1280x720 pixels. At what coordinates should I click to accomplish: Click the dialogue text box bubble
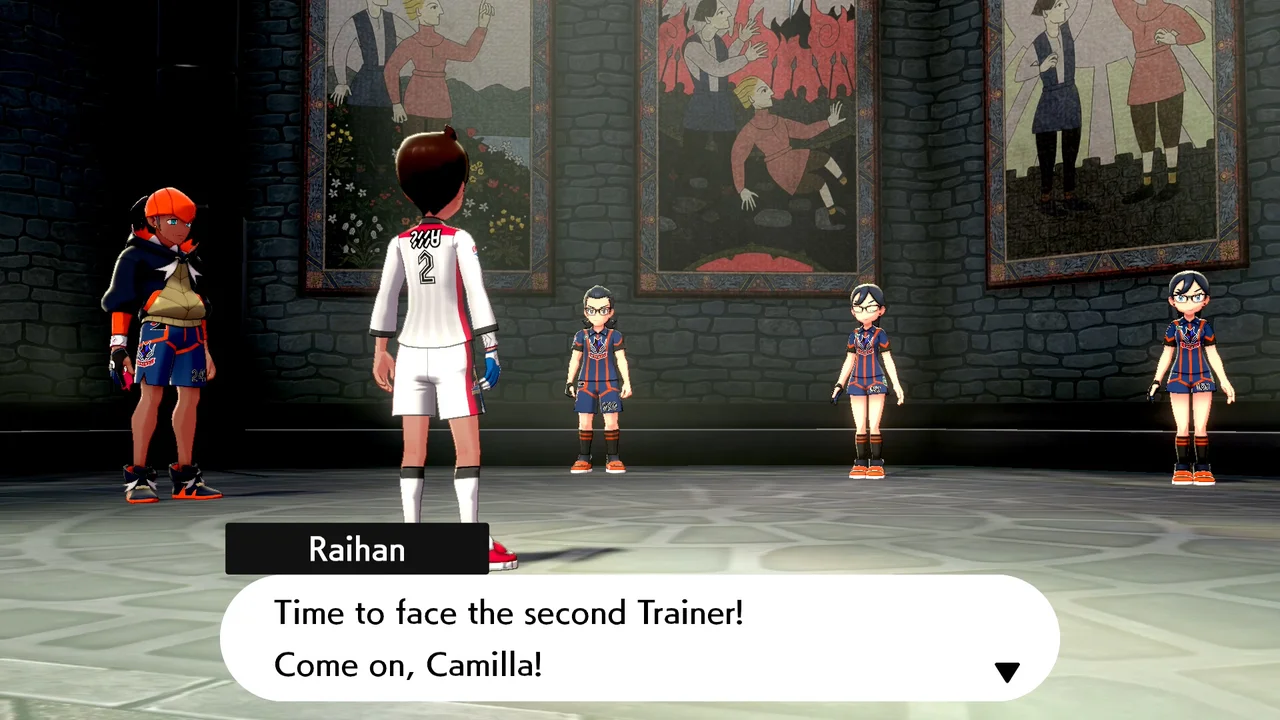point(640,637)
